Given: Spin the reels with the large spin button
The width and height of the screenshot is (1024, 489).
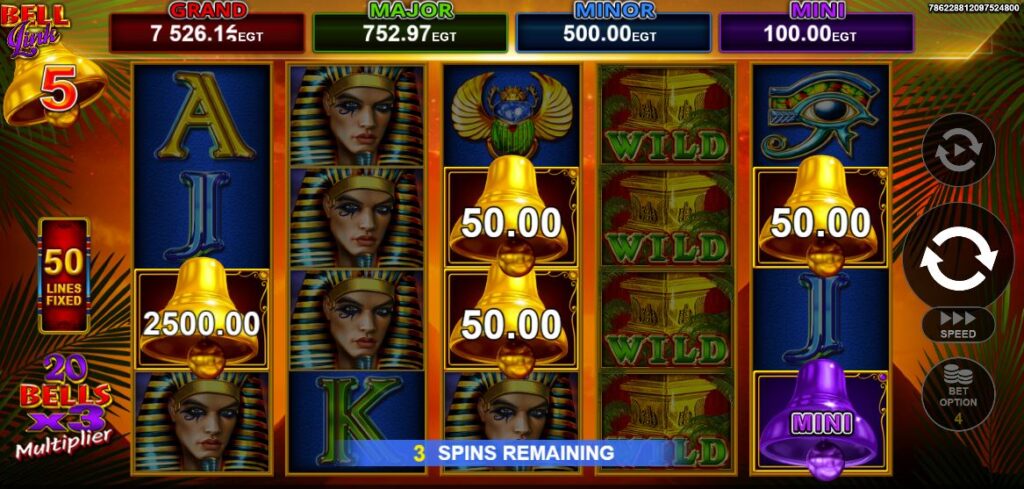Looking at the screenshot, I should pos(957,256).
